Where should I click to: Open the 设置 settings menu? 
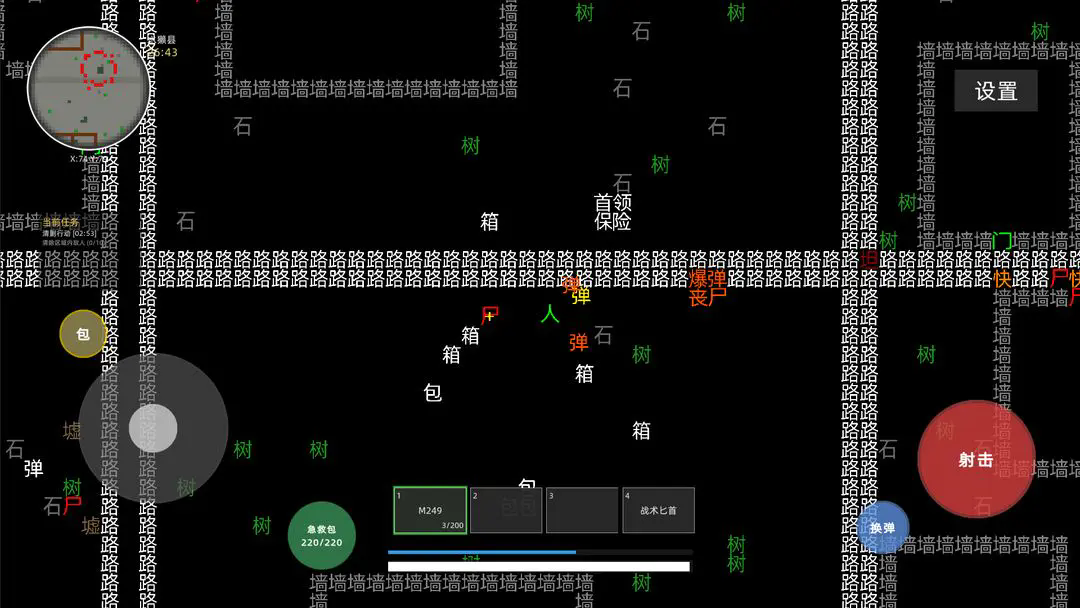click(996, 91)
